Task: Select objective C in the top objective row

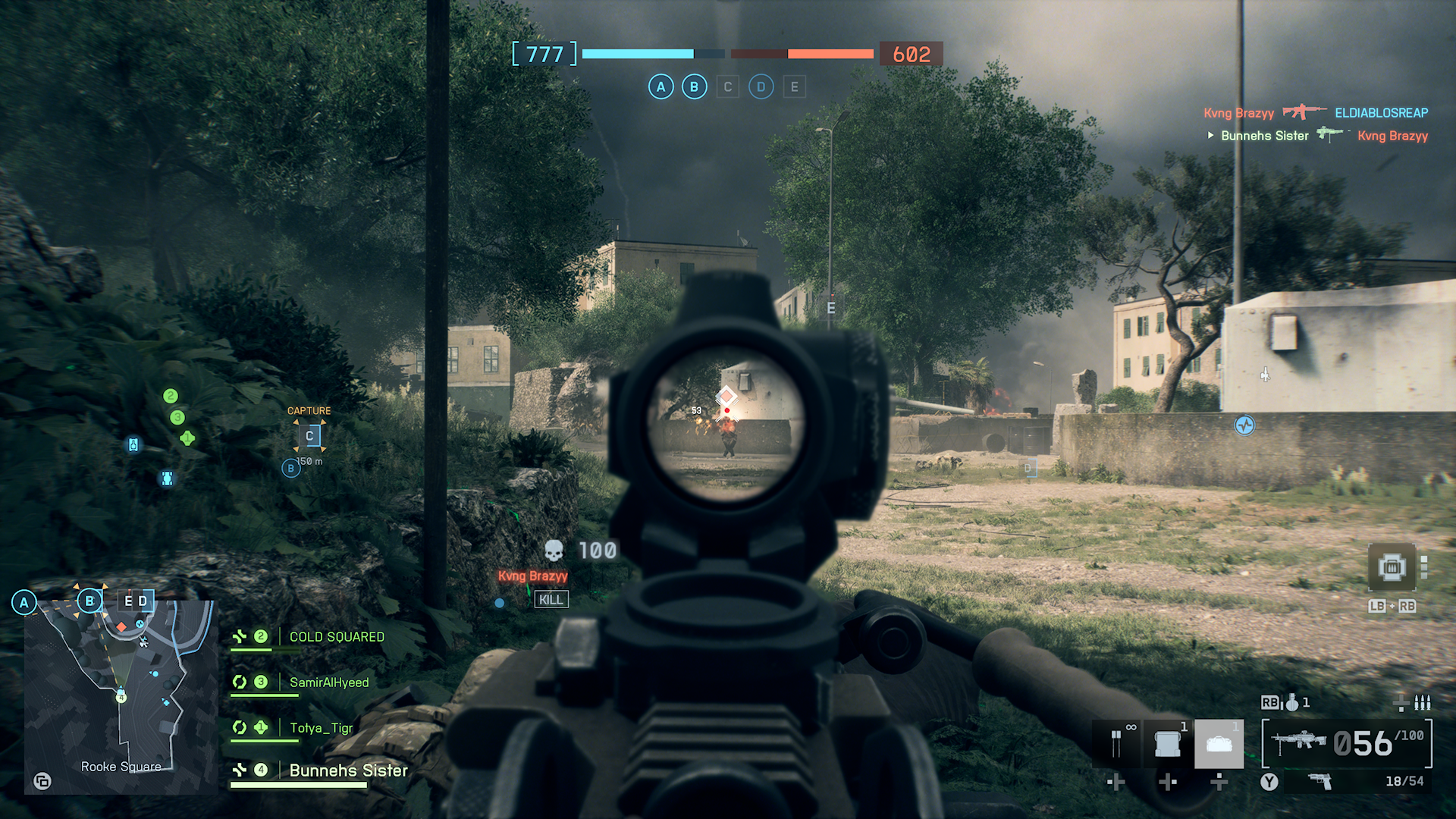Action: (728, 87)
